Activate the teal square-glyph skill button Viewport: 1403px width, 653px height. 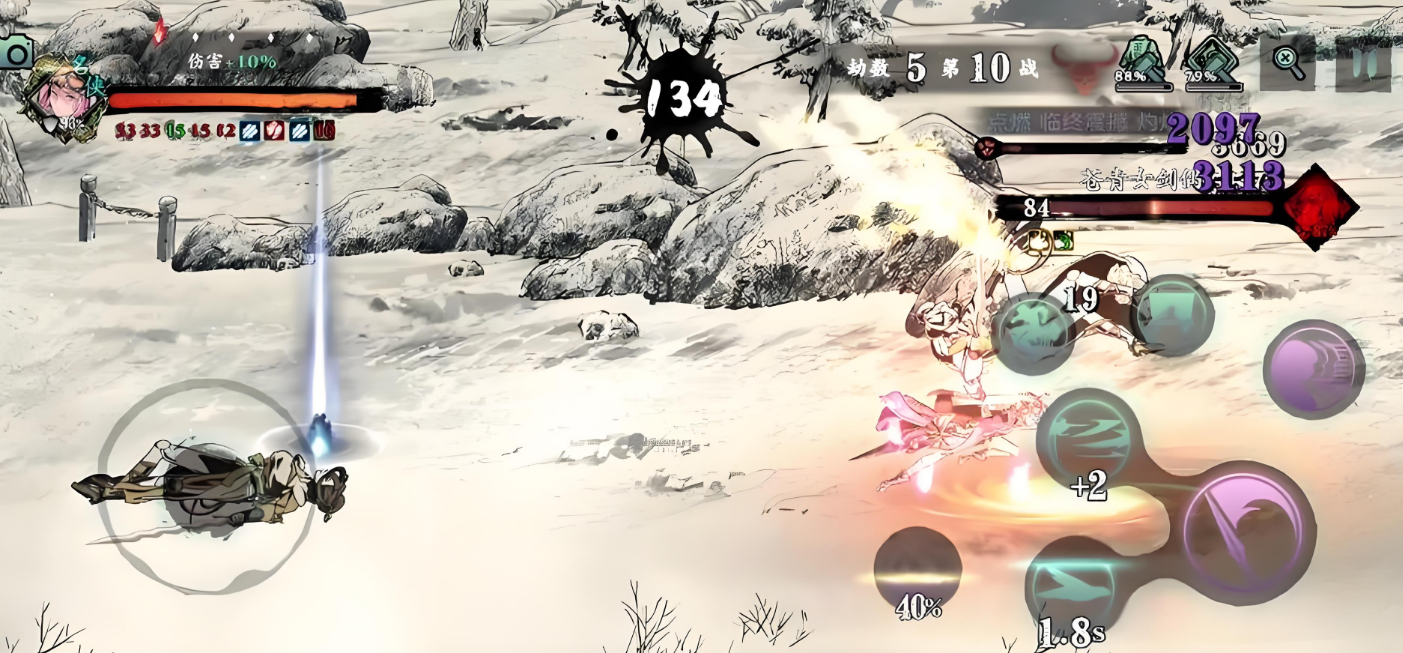coord(1172,315)
